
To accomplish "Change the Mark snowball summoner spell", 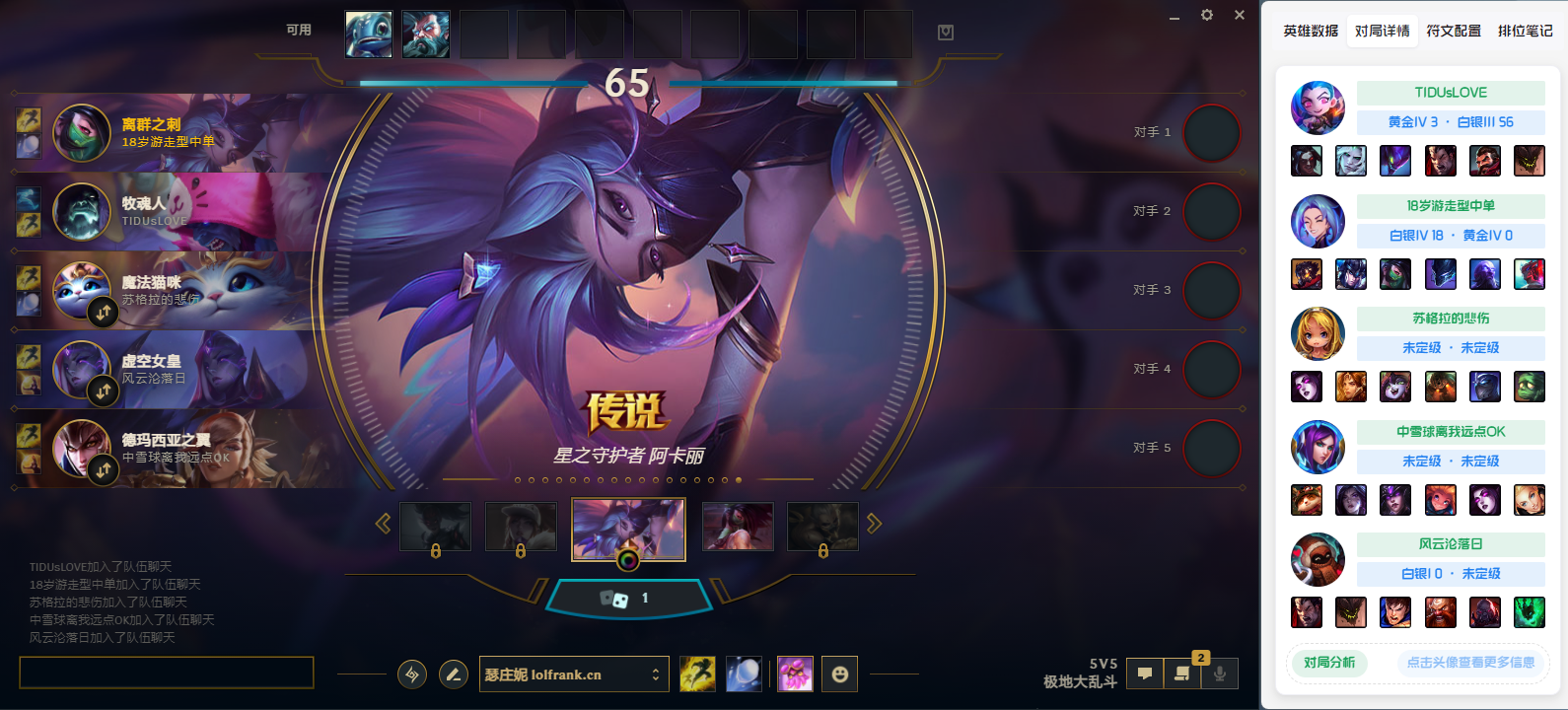I will click(x=744, y=674).
